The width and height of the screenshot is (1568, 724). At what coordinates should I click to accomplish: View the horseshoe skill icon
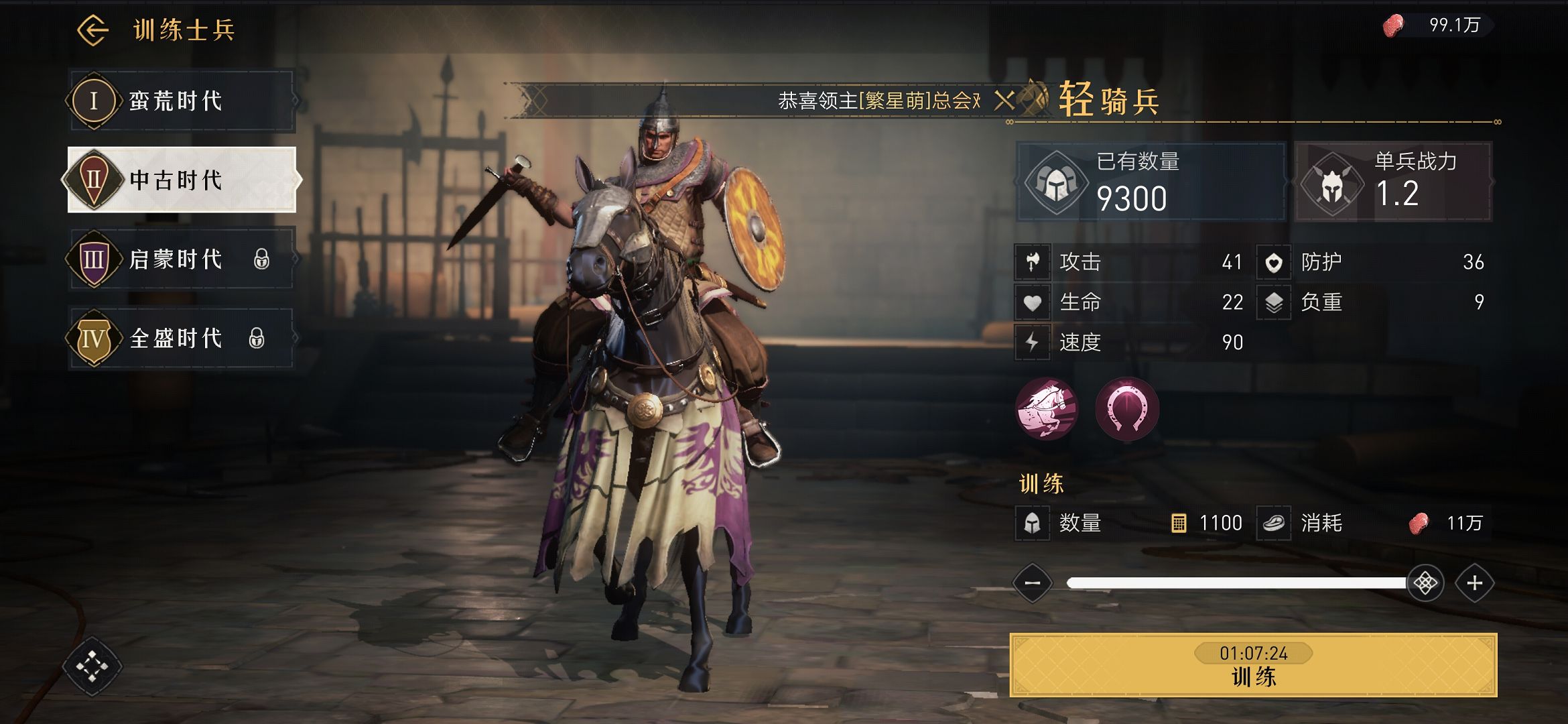pyautogui.click(x=1127, y=408)
